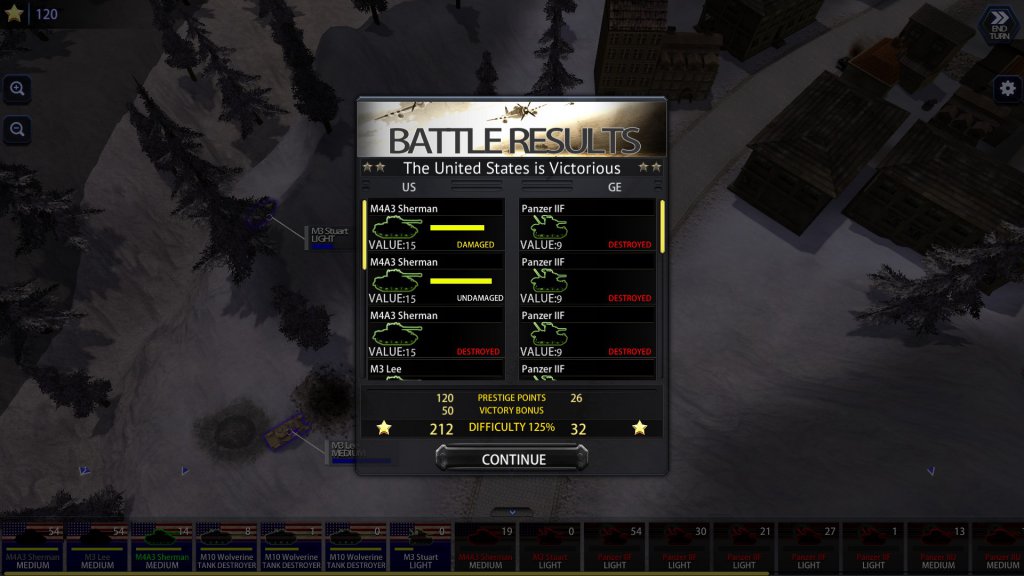The width and height of the screenshot is (1024, 576).
Task: Select the M3 Stuart card next to Wolverines
Action: [x=421, y=547]
